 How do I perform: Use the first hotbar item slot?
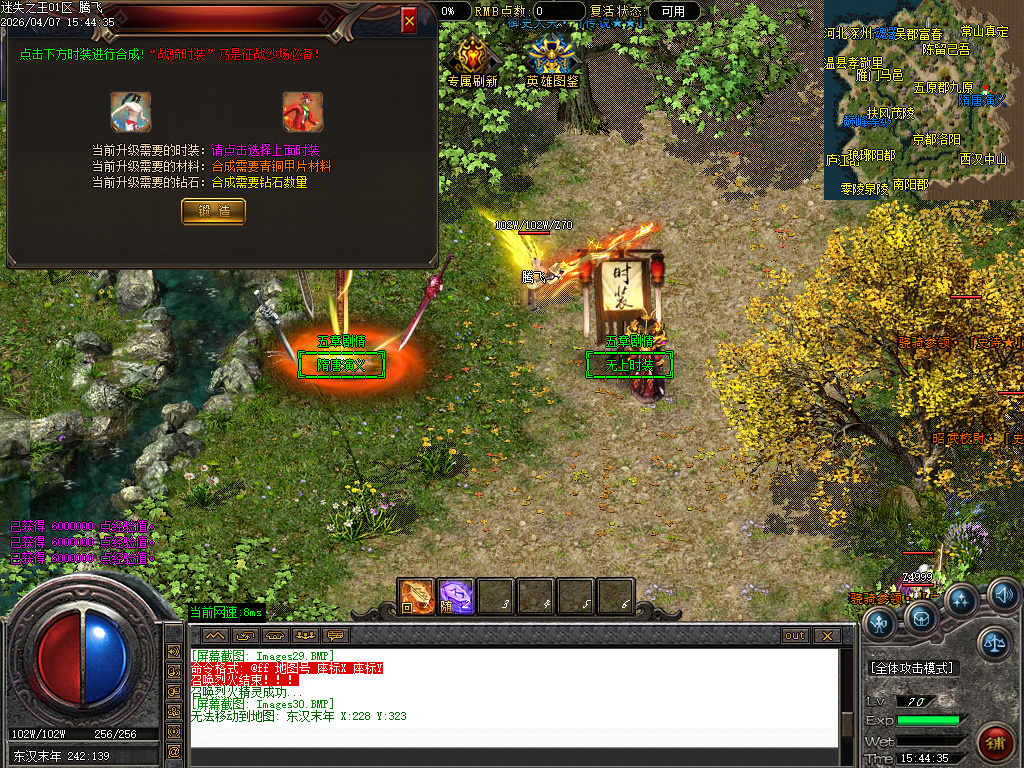(416, 596)
